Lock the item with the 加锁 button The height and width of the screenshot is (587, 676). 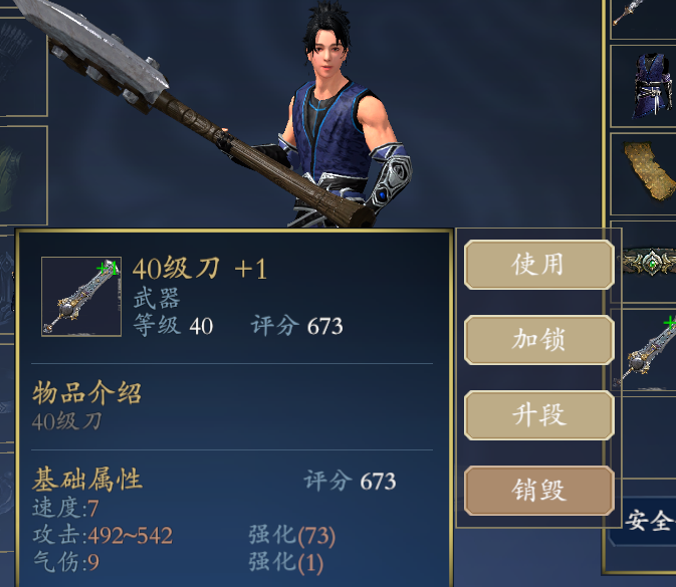click(x=539, y=340)
